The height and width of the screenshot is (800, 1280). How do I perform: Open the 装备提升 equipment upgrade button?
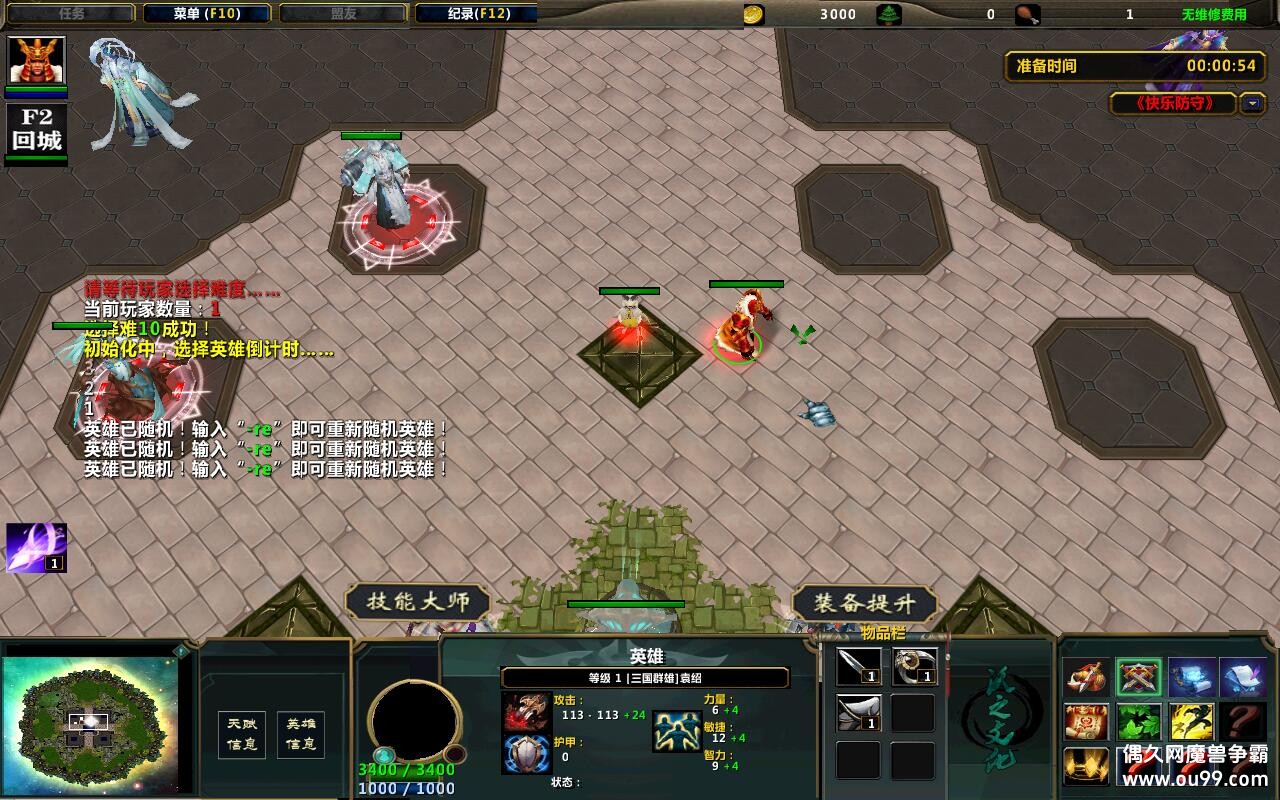click(x=864, y=603)
